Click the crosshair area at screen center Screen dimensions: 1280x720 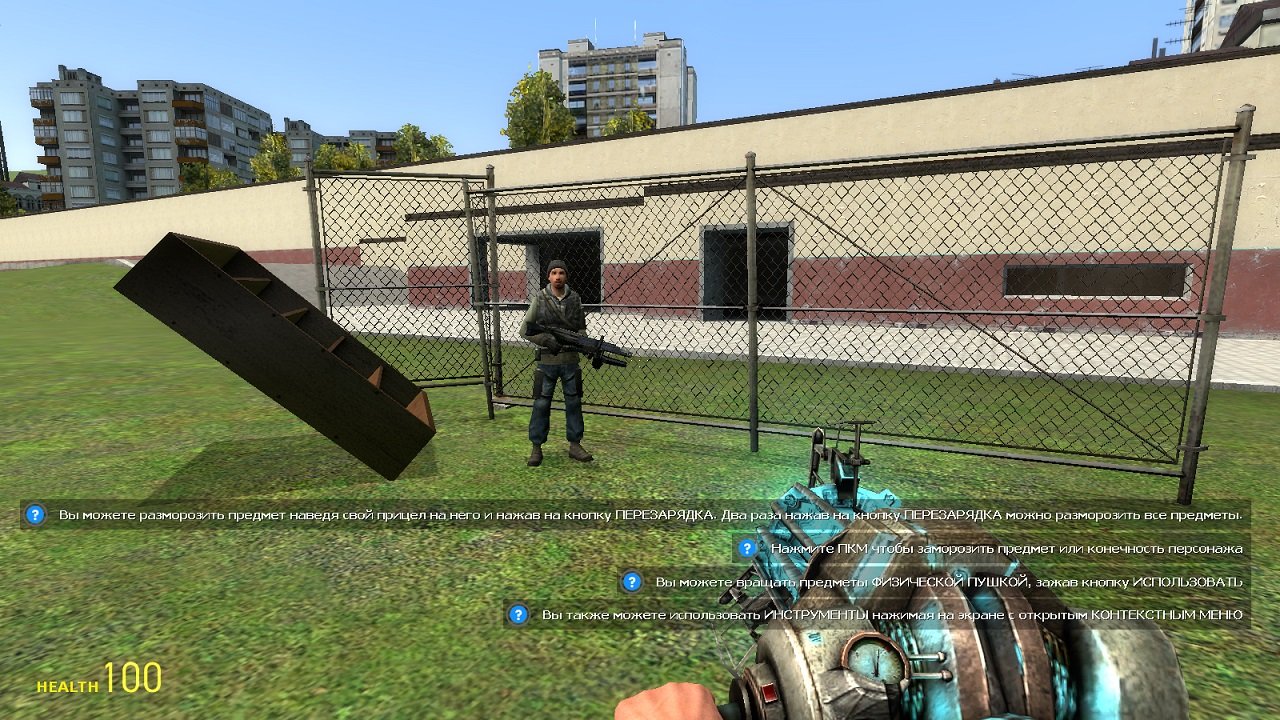[x=640, y=360]
